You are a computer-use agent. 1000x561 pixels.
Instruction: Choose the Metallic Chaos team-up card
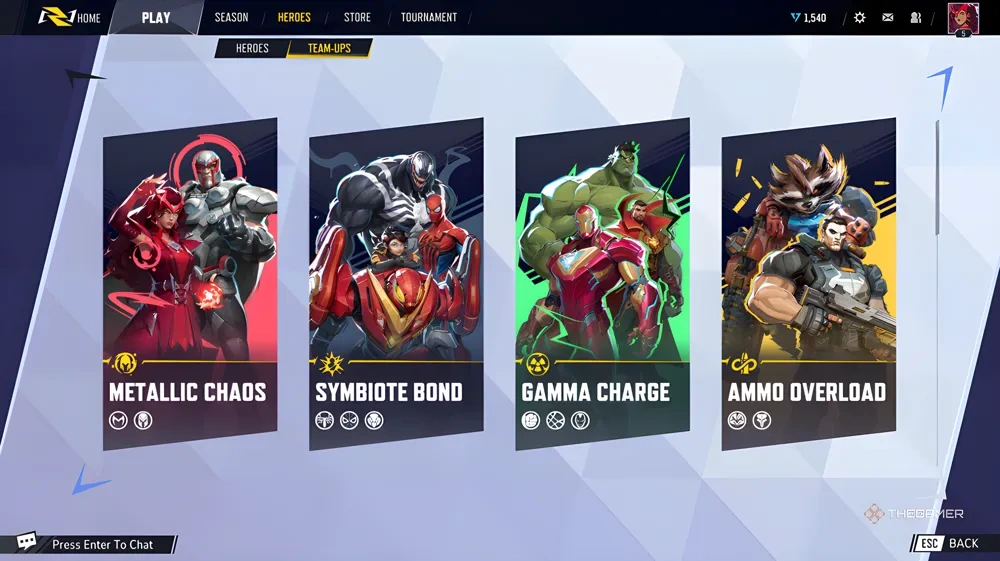pos(190,283)
